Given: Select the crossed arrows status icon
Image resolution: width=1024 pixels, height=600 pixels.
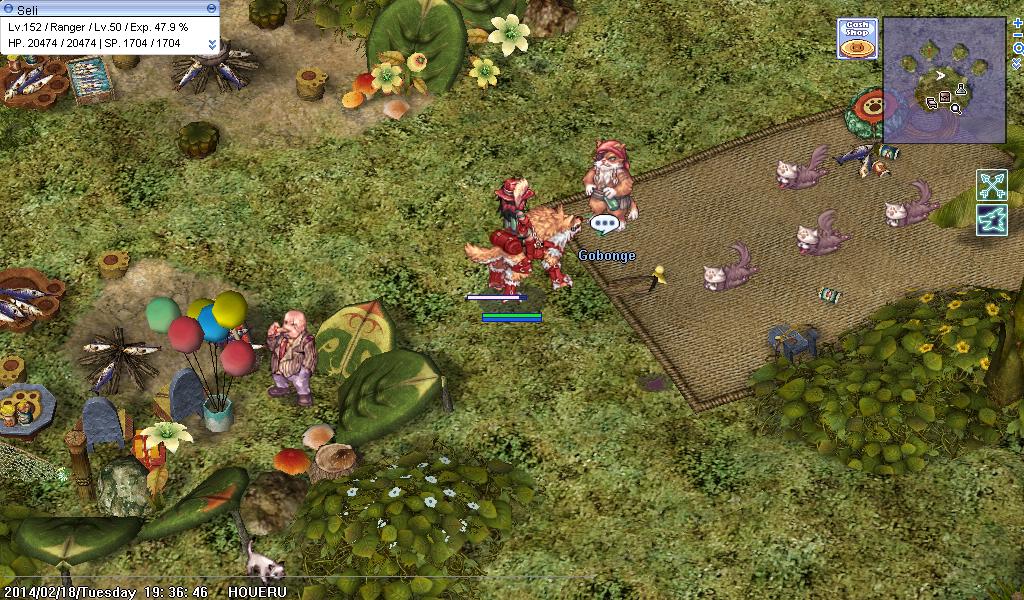Looking at the screenshot, I should 992,185.
